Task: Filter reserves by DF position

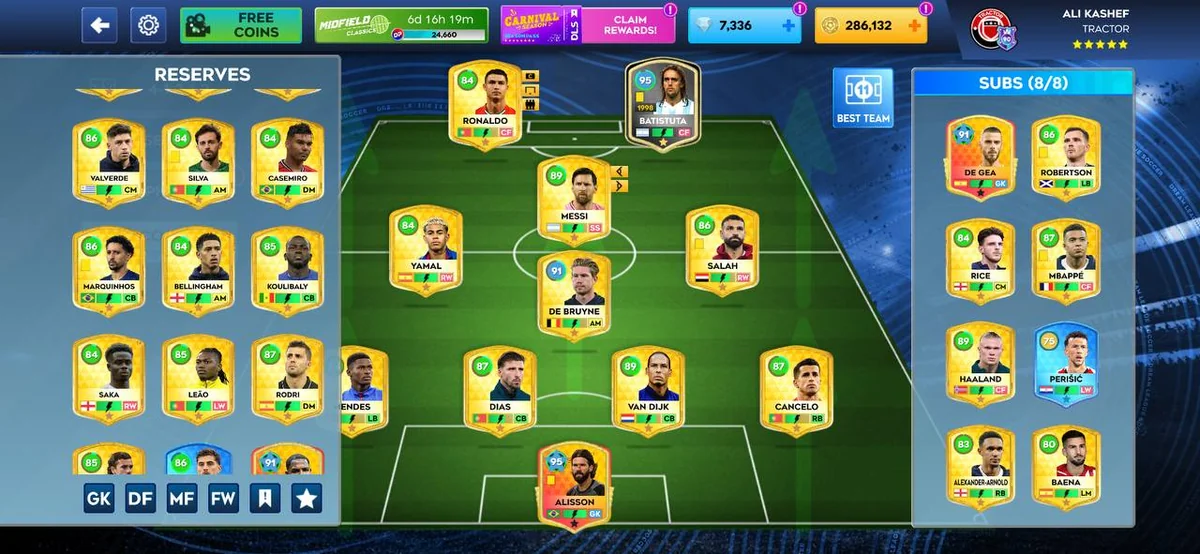Action: [140, 498]
